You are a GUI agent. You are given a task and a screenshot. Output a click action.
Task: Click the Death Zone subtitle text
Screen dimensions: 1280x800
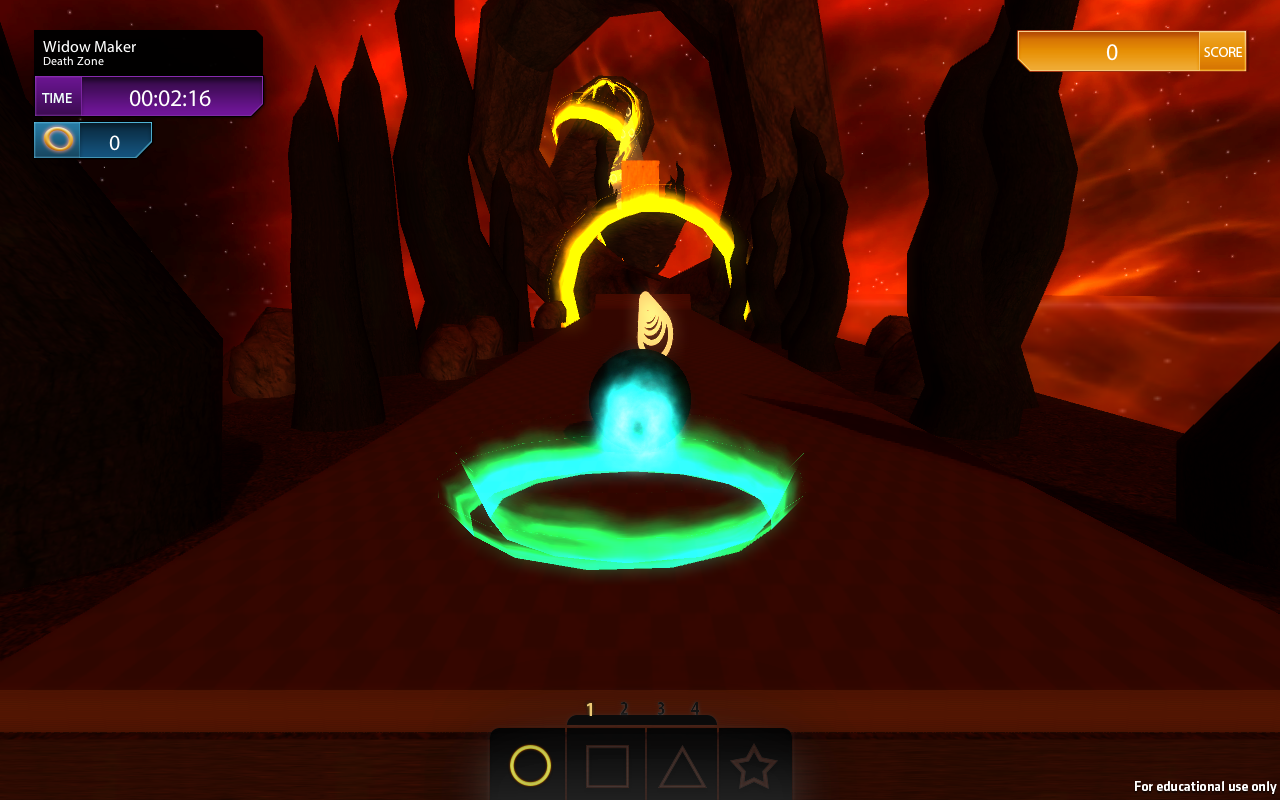point(71,60)
